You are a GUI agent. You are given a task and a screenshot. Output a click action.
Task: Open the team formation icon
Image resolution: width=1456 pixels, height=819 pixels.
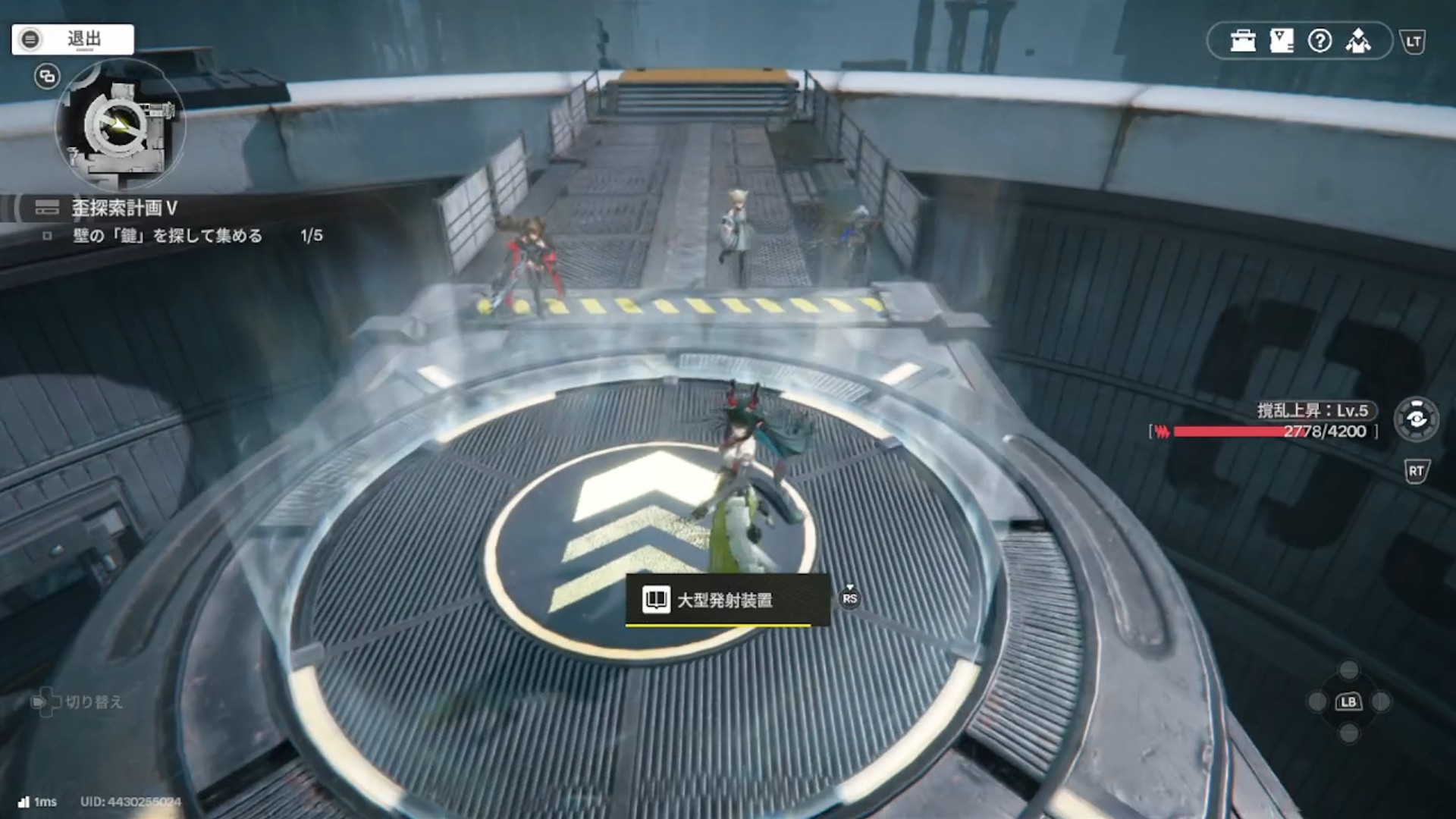click(x=1358, y=41)
